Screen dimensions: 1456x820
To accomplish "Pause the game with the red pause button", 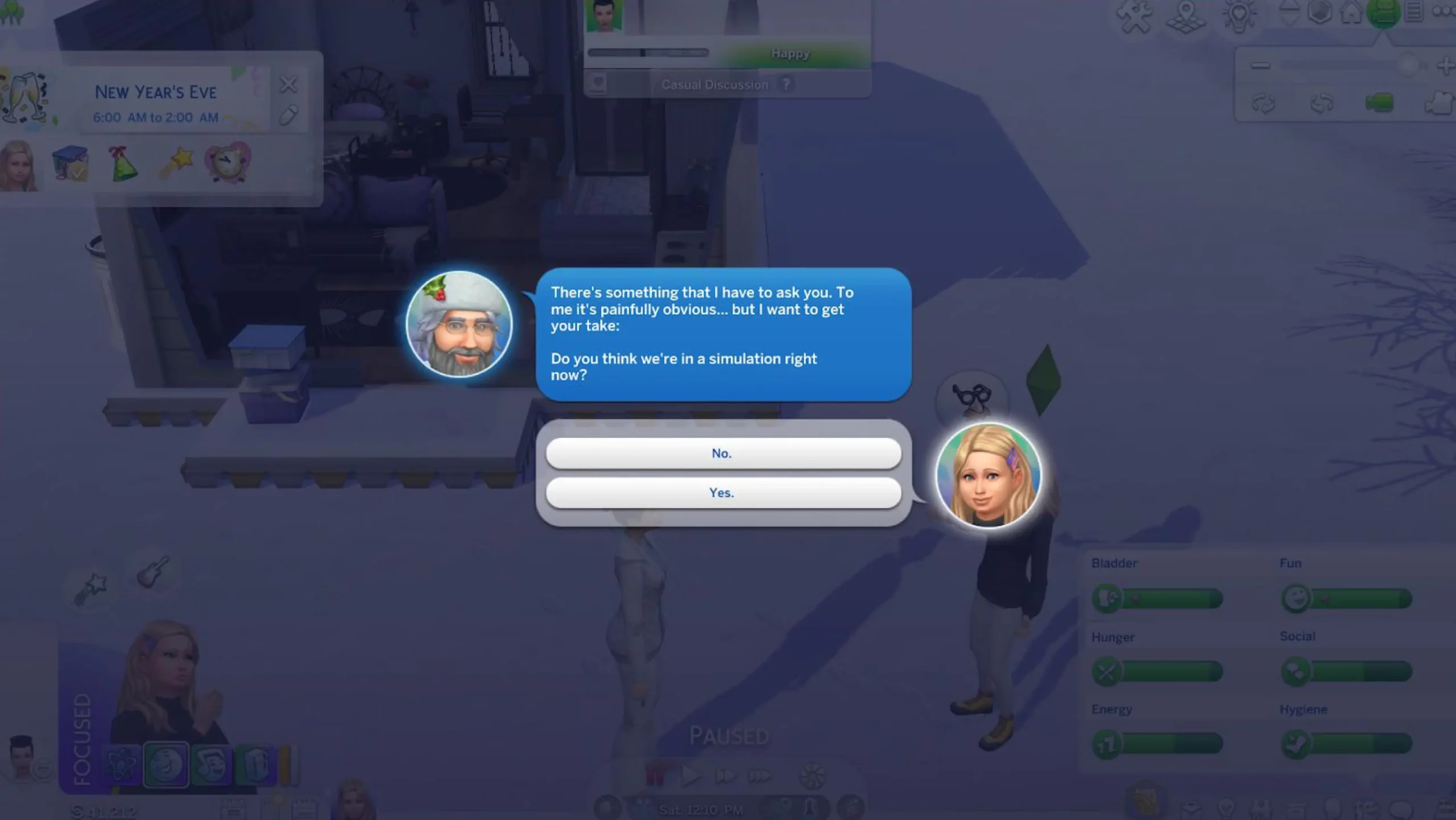I will pos(656,775).
